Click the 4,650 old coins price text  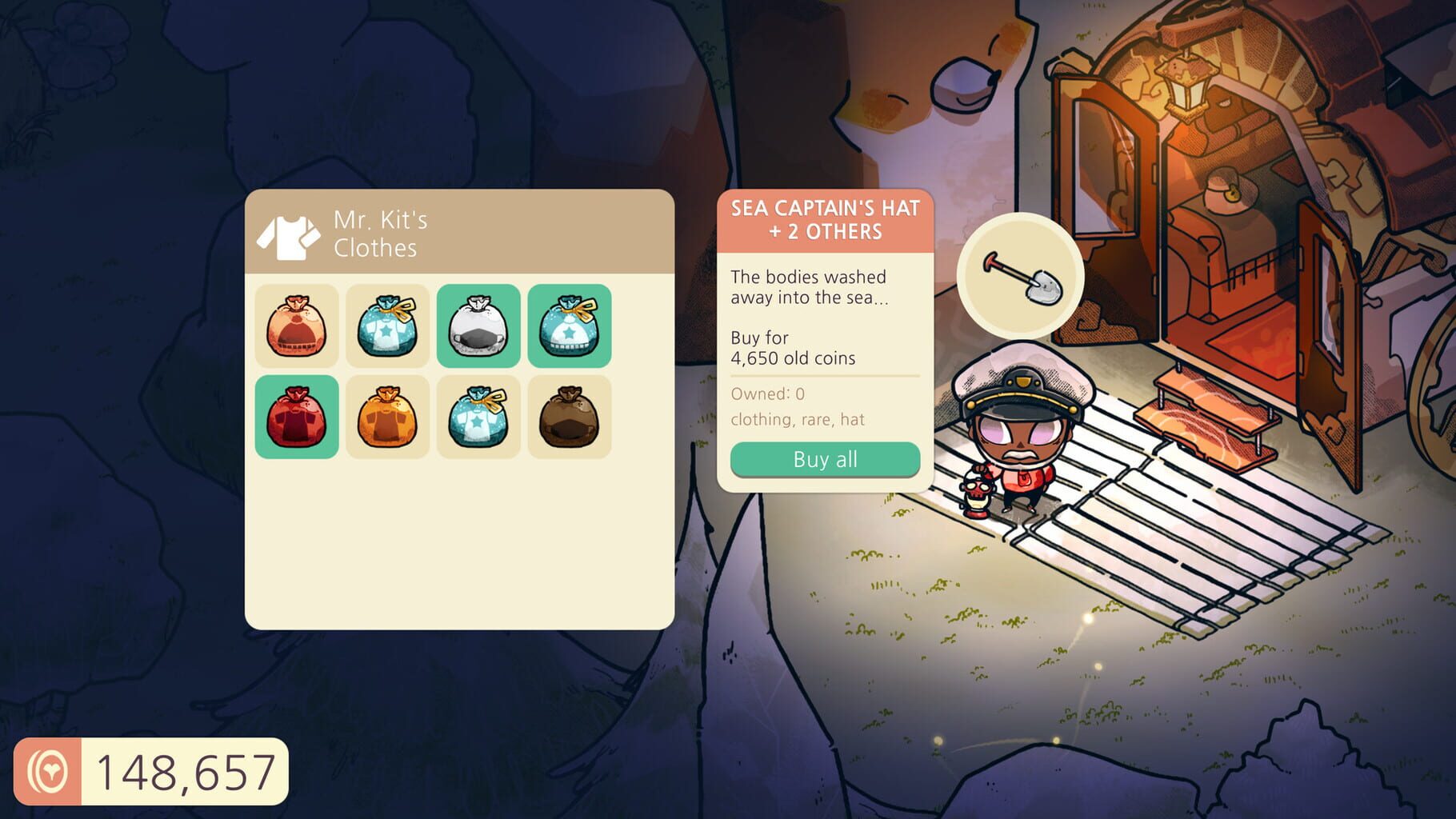793,358
